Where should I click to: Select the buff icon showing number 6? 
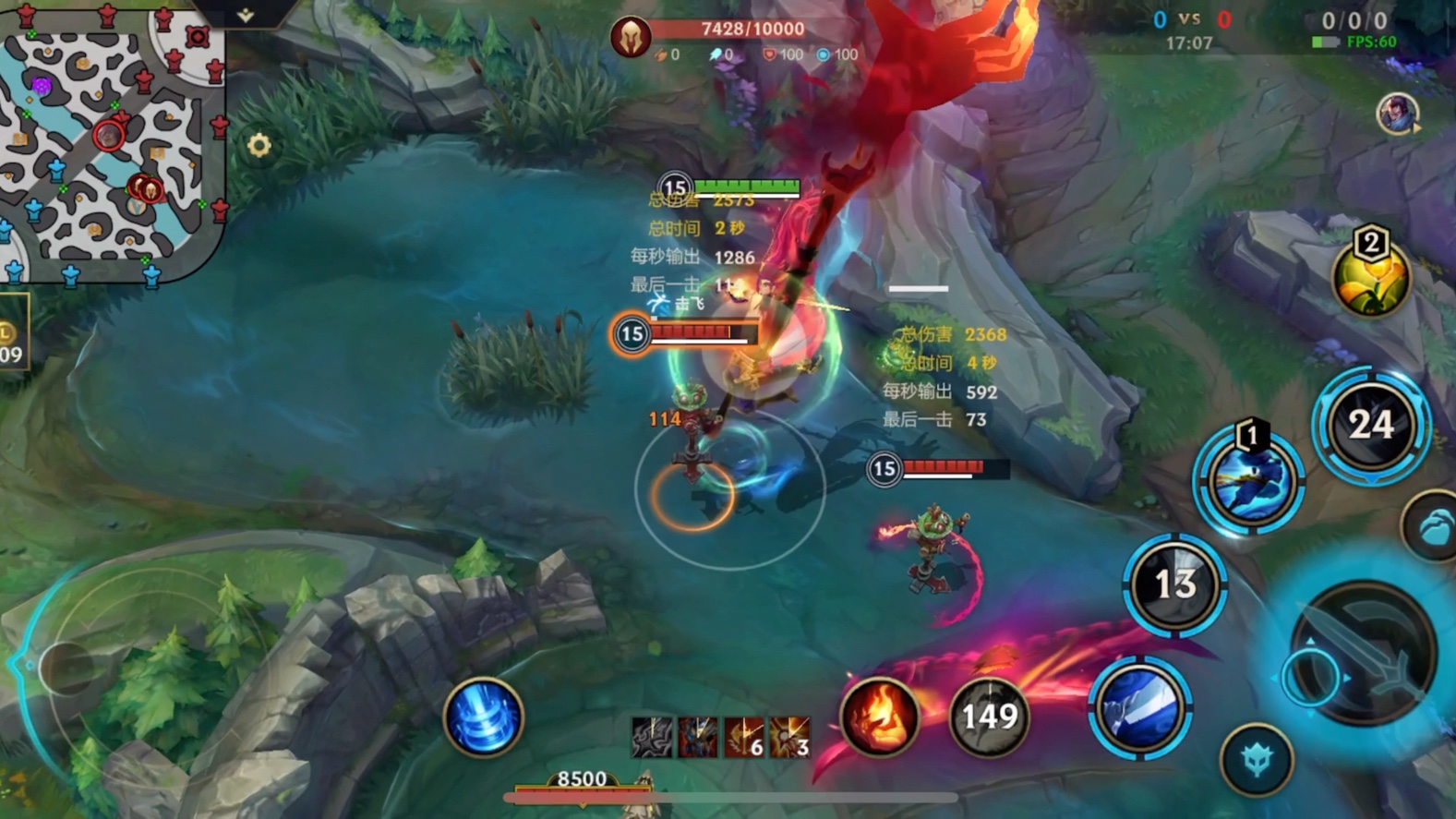pos(744,737)
